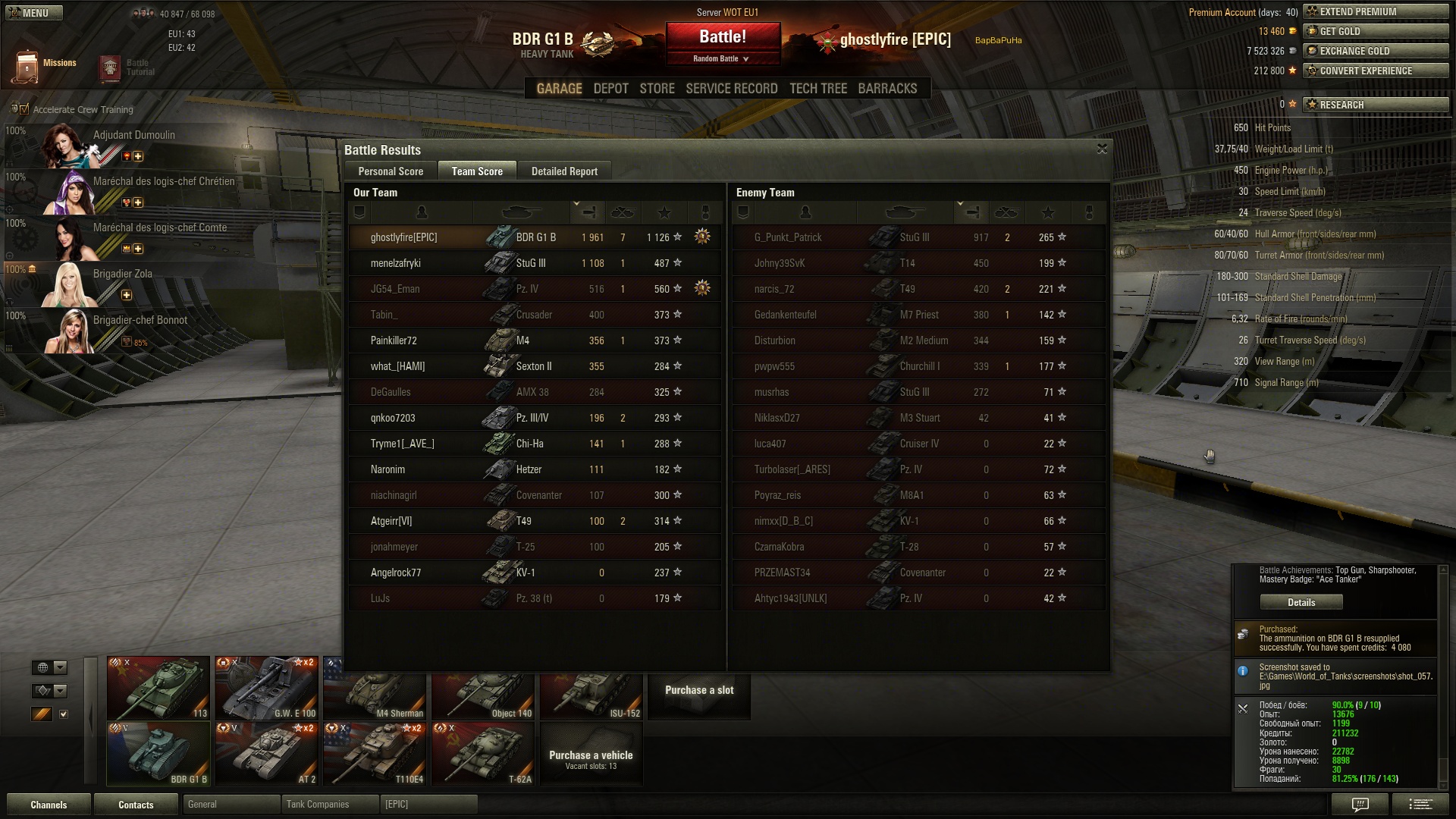Open the game MENU
This screenshot has width=1456, height=819.
click(x=32, y=13)
